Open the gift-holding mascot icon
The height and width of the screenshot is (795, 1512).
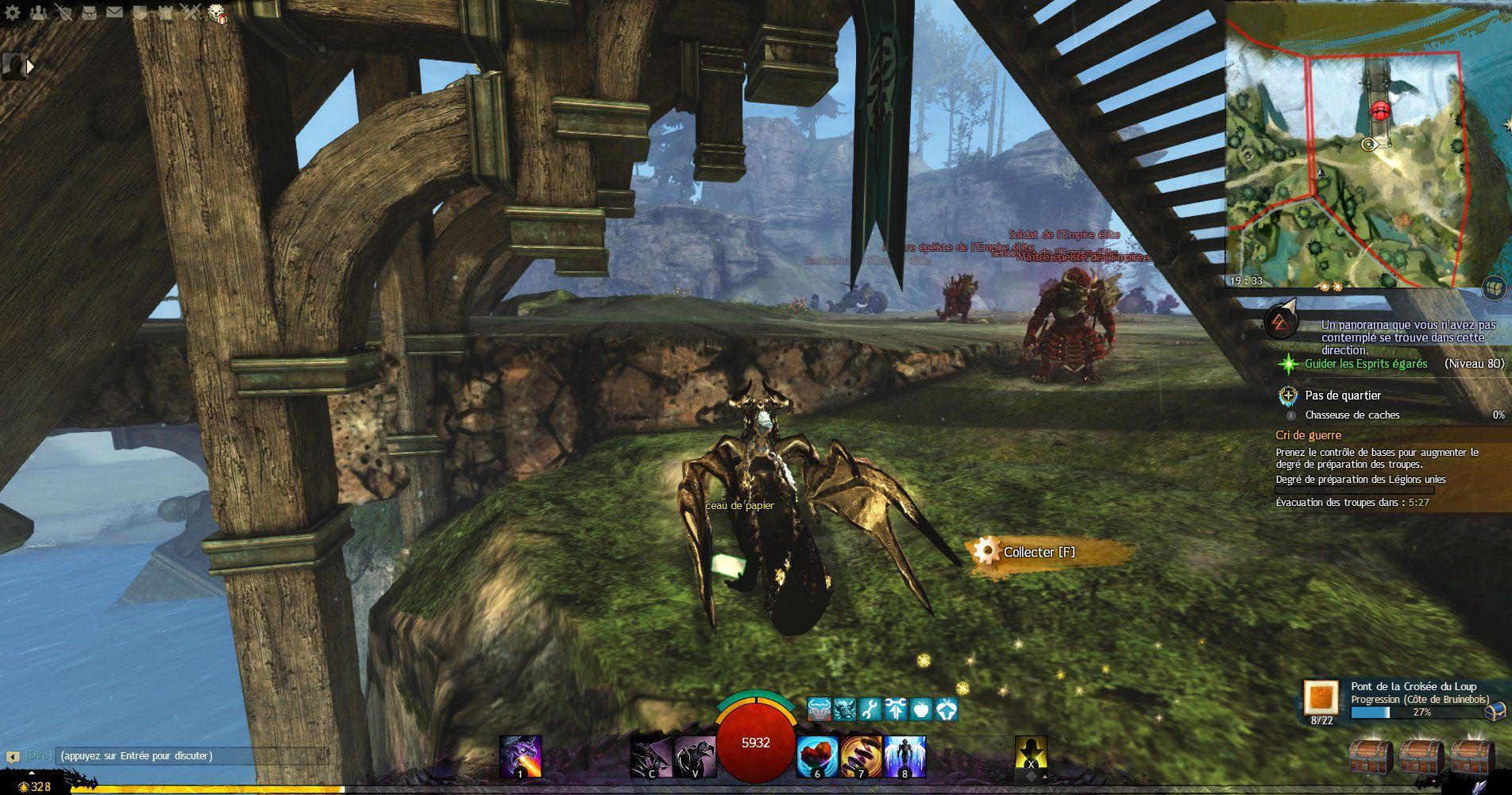click(x=217, y=13)
